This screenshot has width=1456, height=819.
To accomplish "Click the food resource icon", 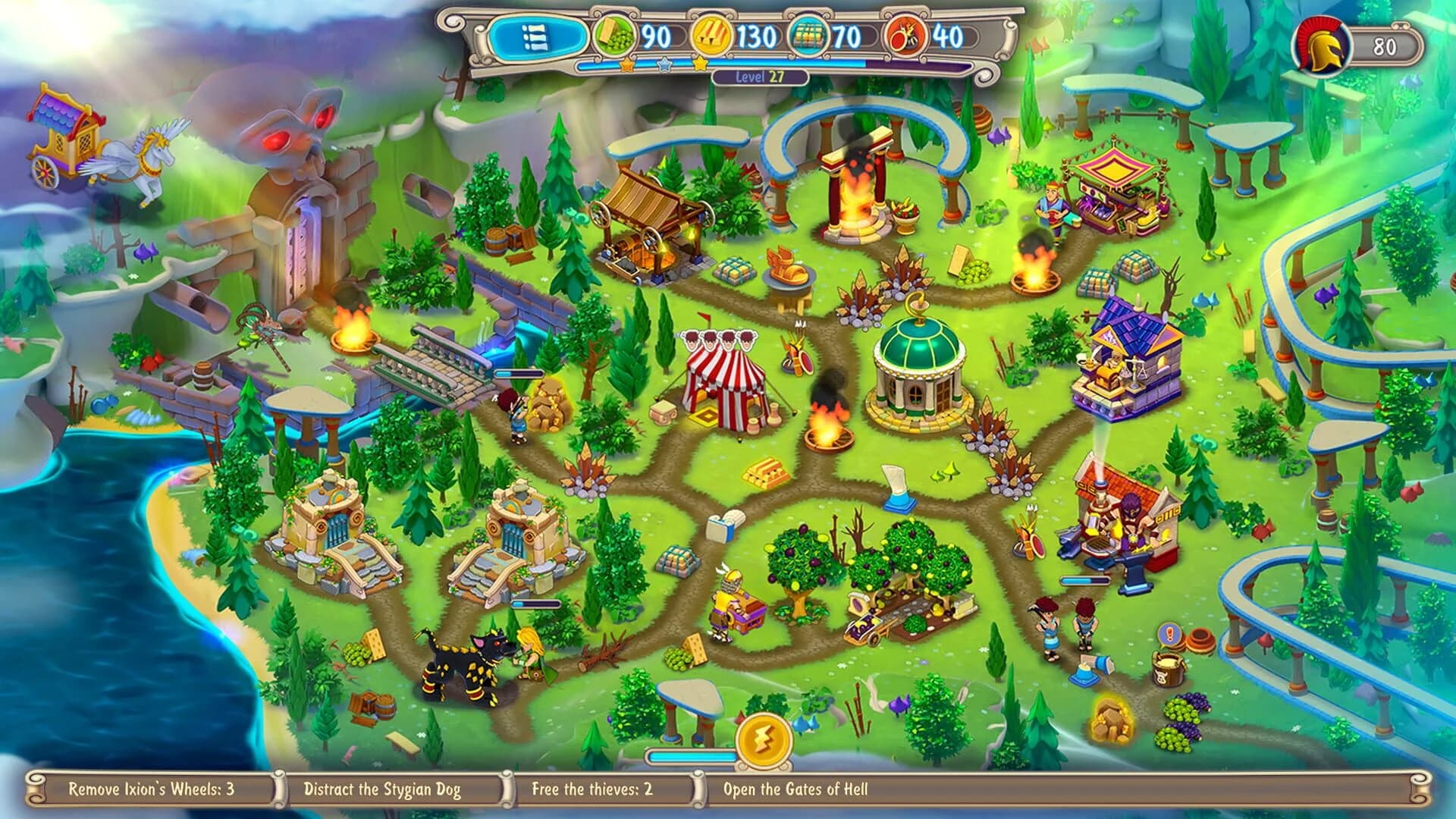I will (x=613, y=34).
